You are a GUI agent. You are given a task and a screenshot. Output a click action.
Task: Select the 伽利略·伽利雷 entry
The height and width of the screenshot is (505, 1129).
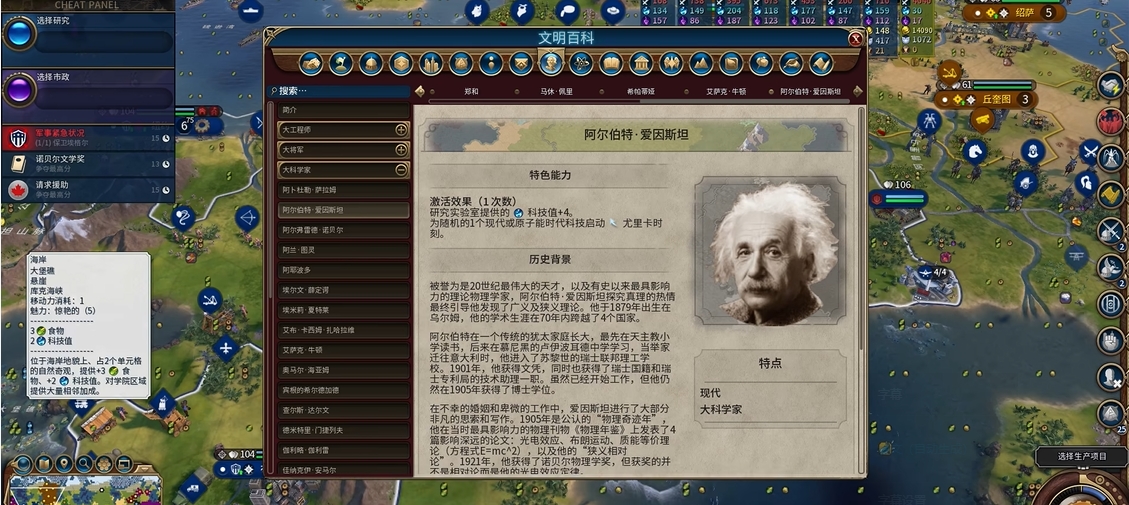pyautogui.click(x=343, y=450)
